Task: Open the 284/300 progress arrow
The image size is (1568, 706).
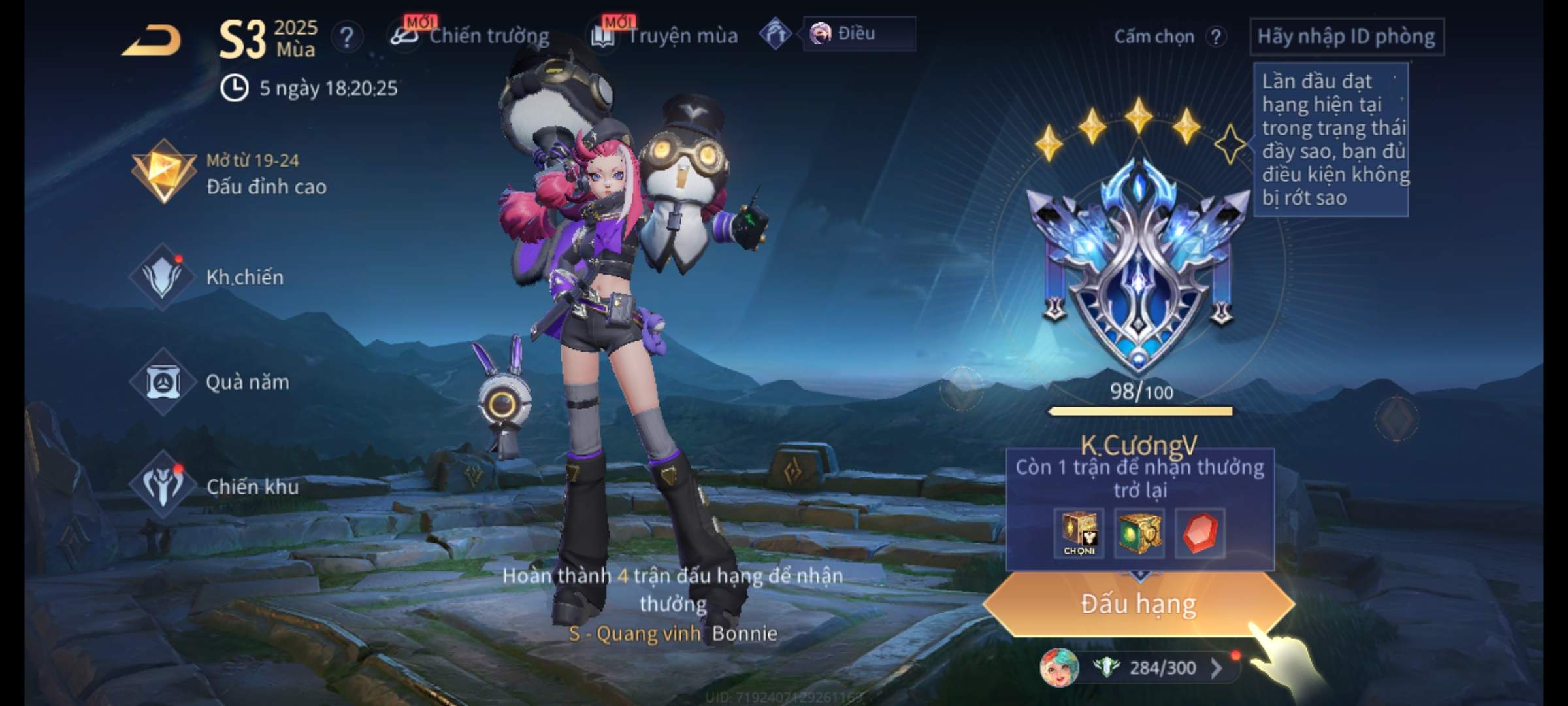Action: 1217,667
